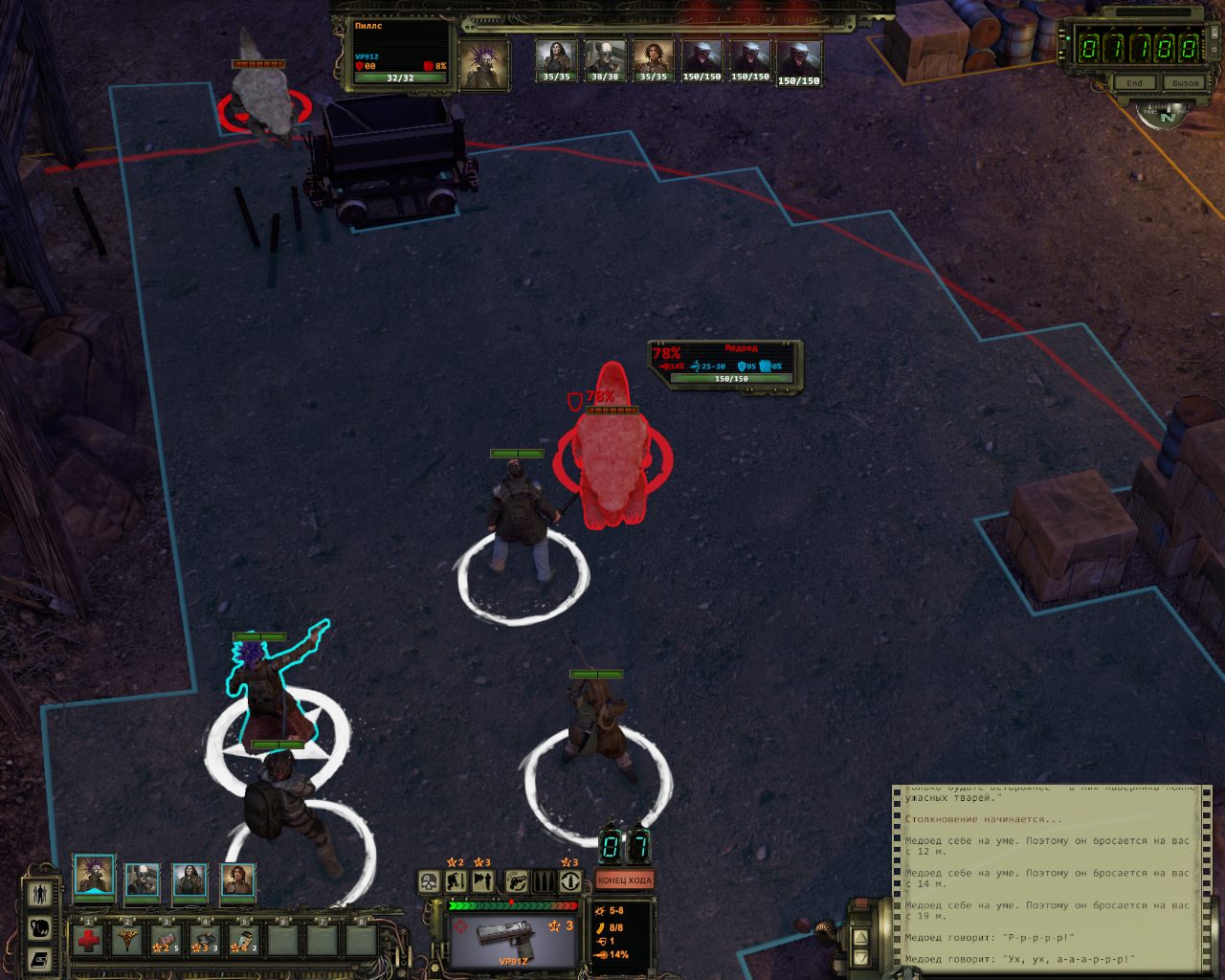This screenshot has width=1225, height=980.
Task: Open the logbook icon button
Action: pos(40,958)
